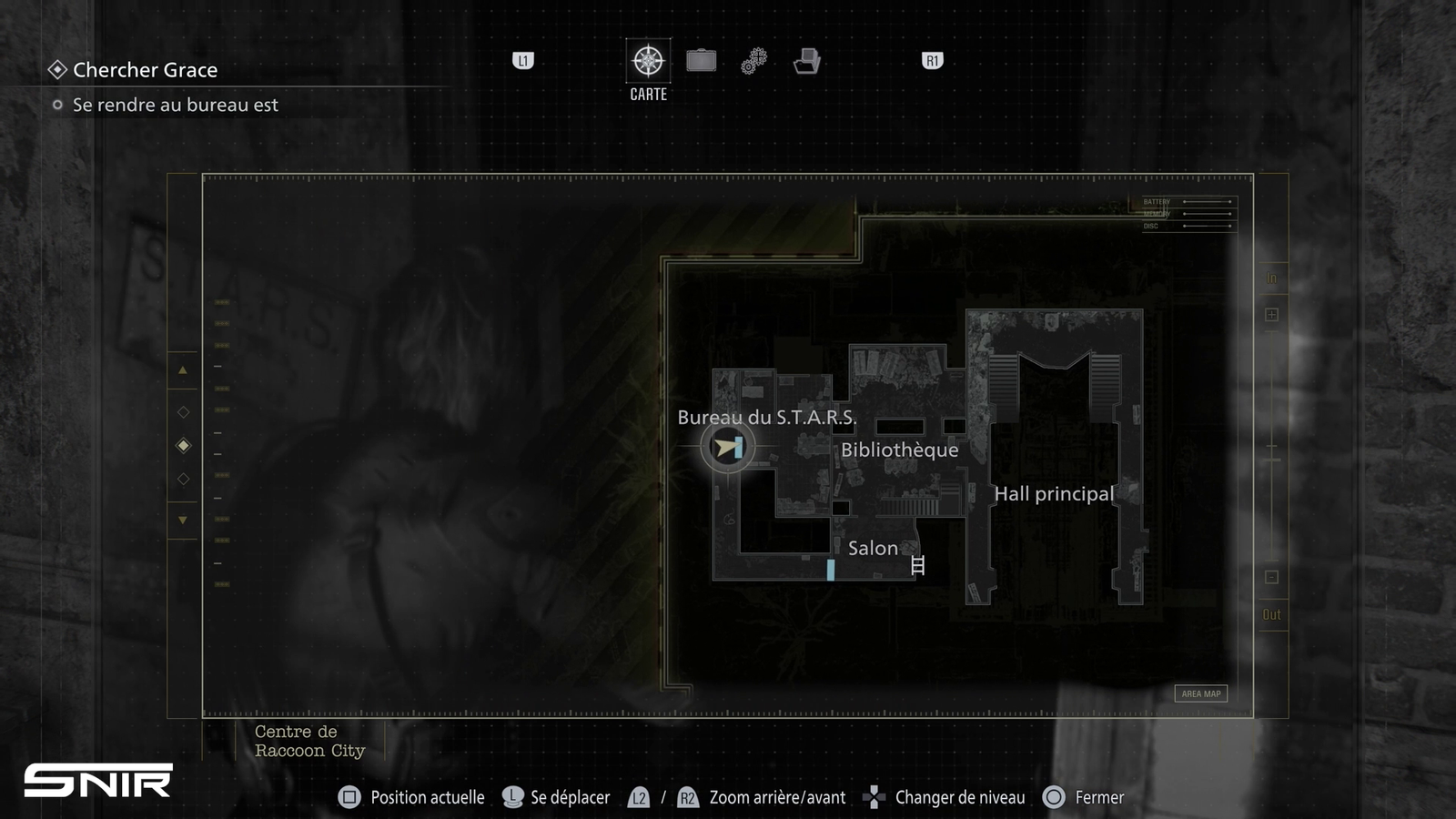Click the ladder icon near the Salon
The height and width of the screenshot is (819, 1456).
point(917,565)
